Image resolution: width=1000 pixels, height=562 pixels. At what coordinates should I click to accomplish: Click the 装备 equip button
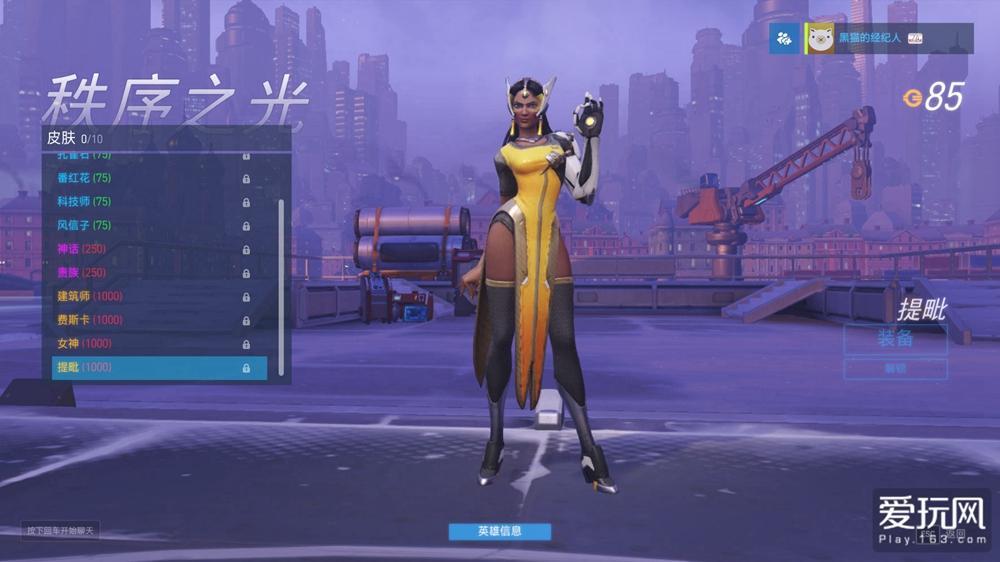[x=895, y=338]
